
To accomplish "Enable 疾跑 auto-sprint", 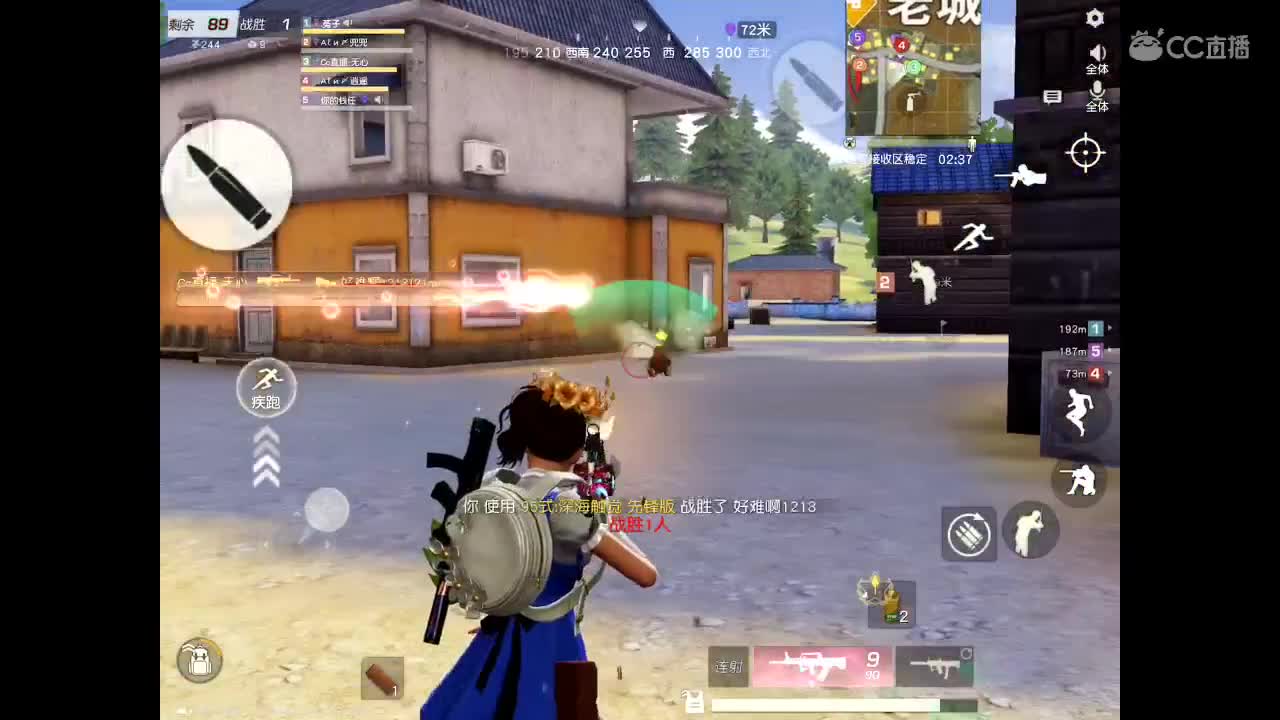I will pos(267,388).
